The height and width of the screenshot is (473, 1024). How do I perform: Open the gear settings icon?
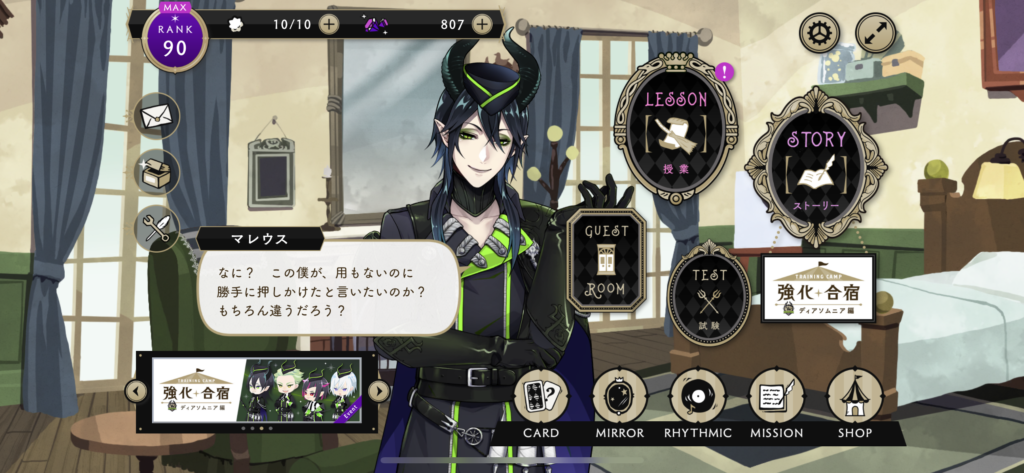tap(817, 33)
